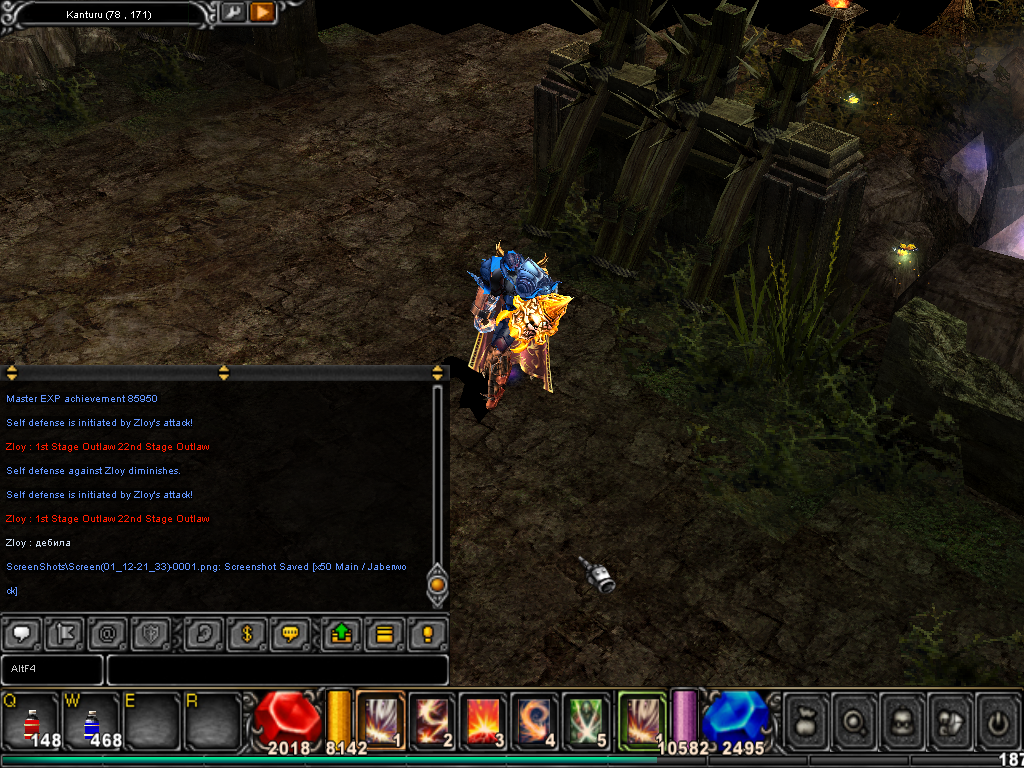Open the inventory bag button
1024x768 pixels.
pos(806,720)
